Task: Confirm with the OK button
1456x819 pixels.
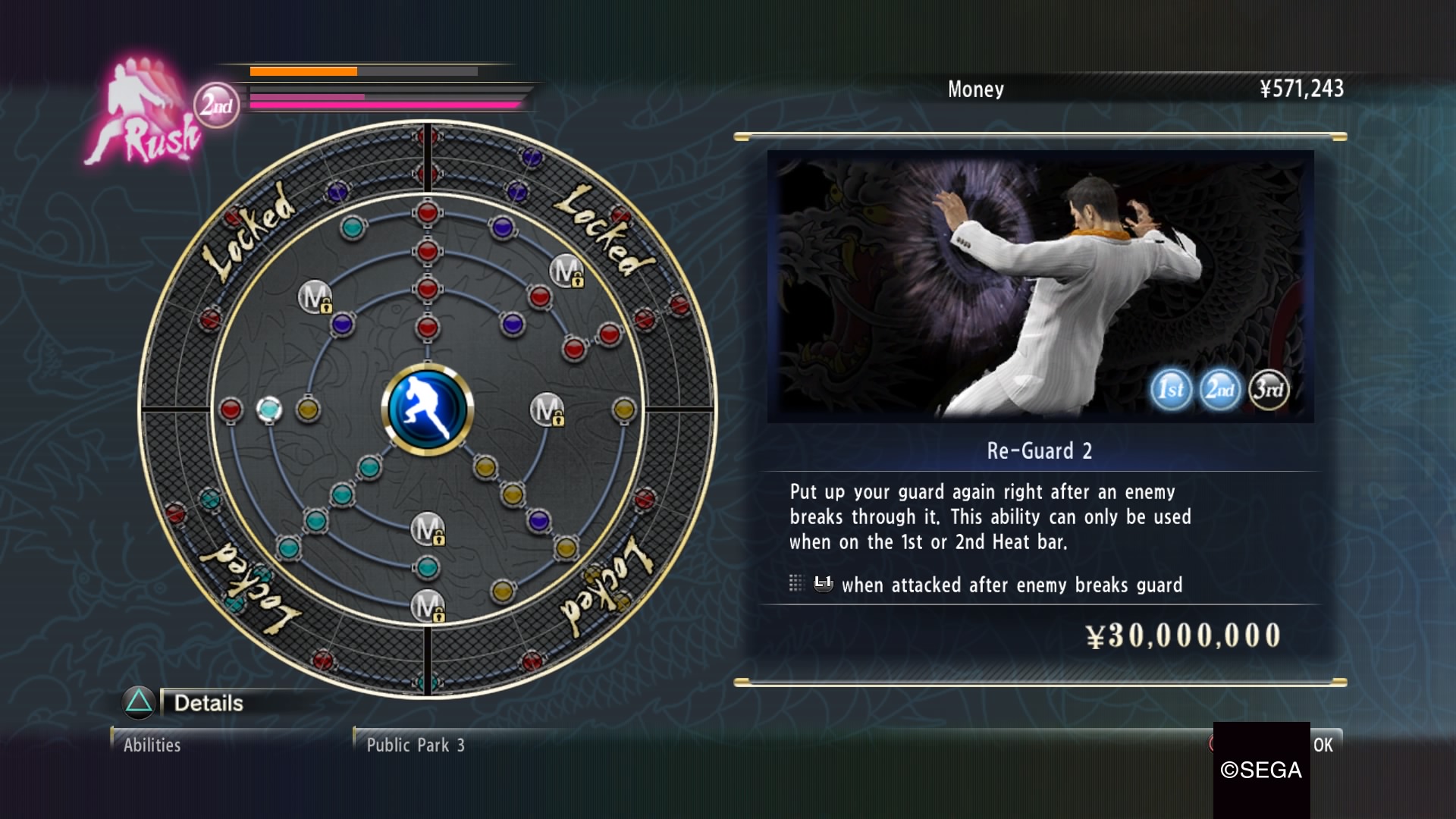Action: (1323, 745)
